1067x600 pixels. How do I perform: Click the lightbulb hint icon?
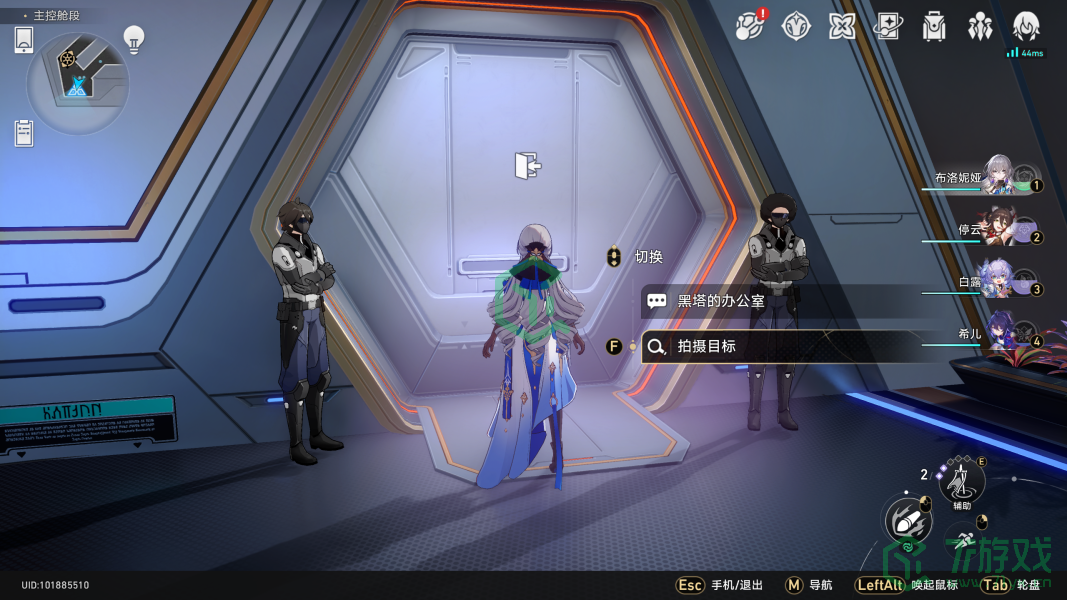click(x=133, y=39)
